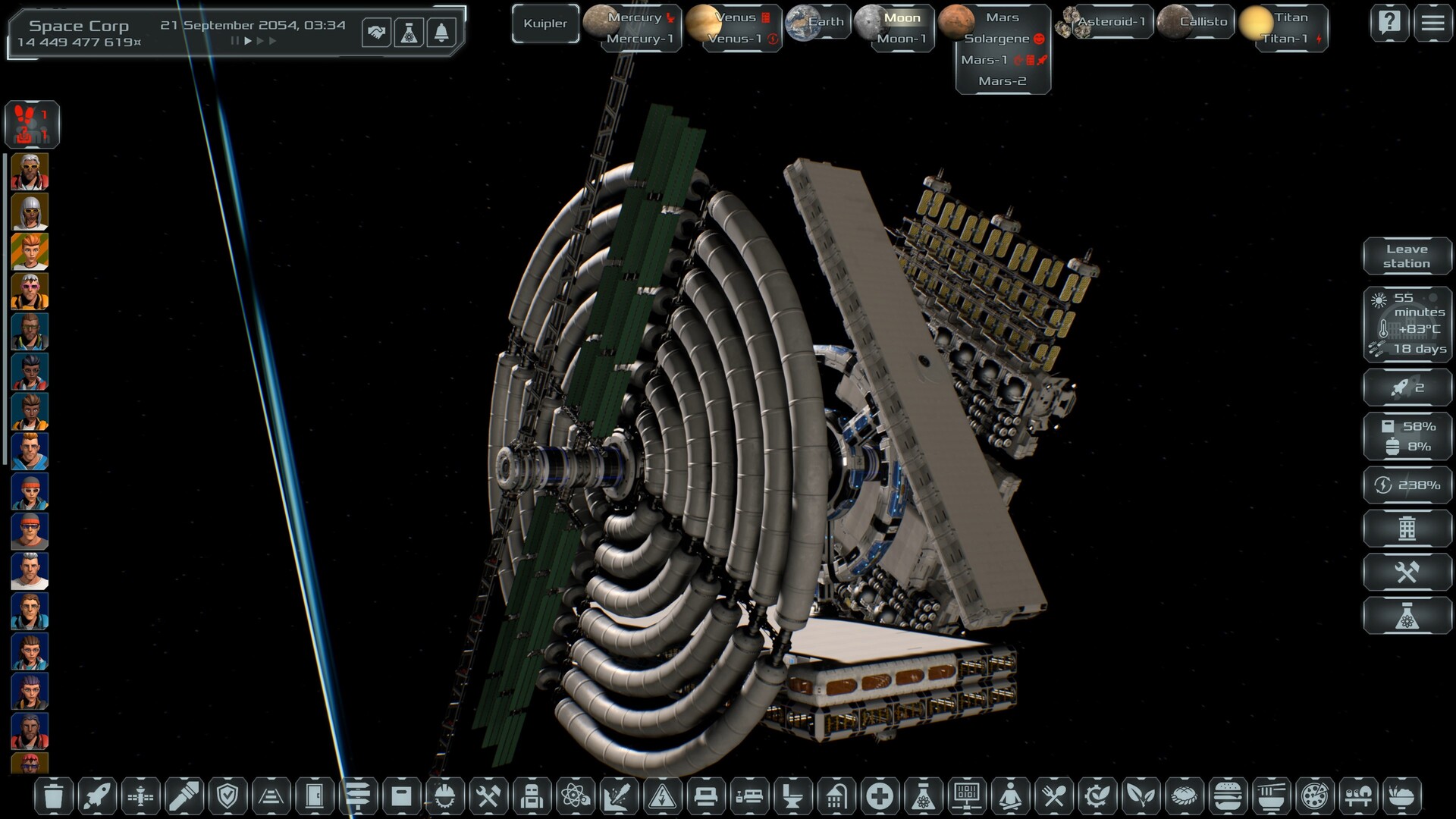
Task: Leave the station
Action: click(x=1407, y=256)
